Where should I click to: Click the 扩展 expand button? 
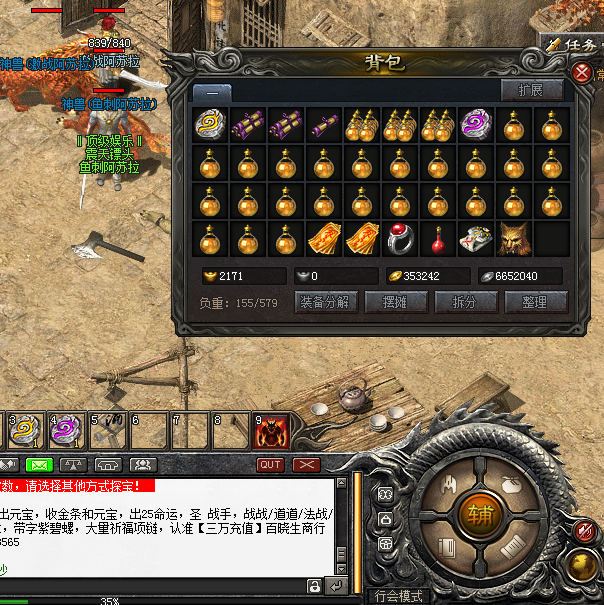point(531,90)
